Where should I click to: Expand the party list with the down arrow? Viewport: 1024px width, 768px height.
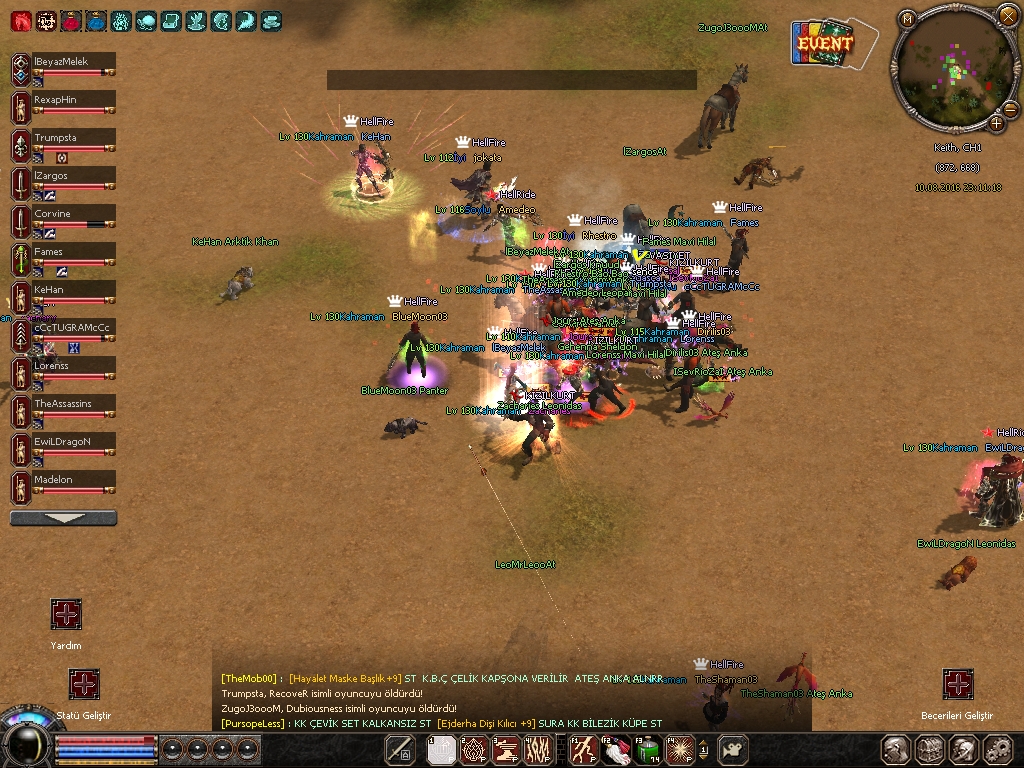coord(63,518)
